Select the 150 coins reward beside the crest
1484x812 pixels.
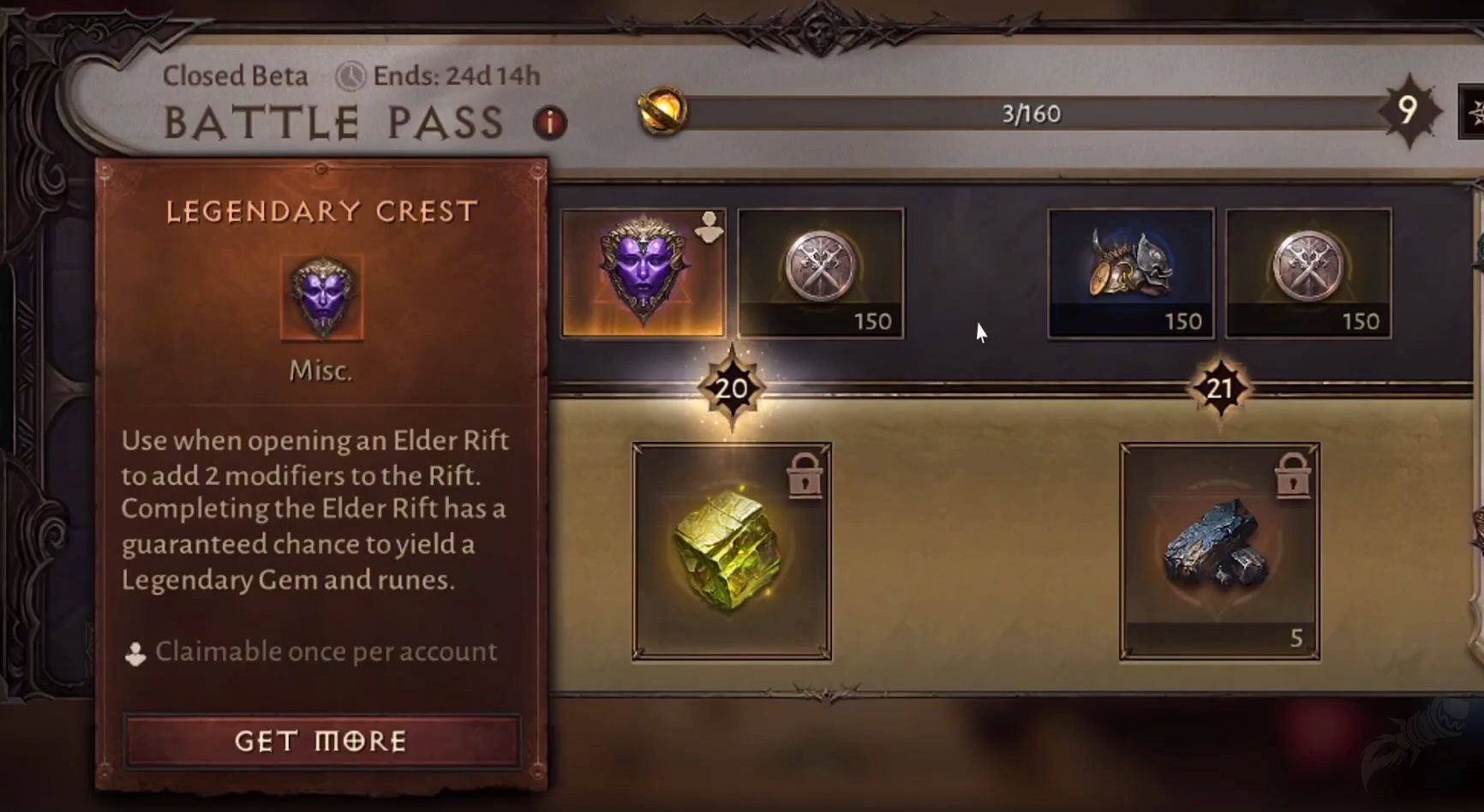pos(820,274)
